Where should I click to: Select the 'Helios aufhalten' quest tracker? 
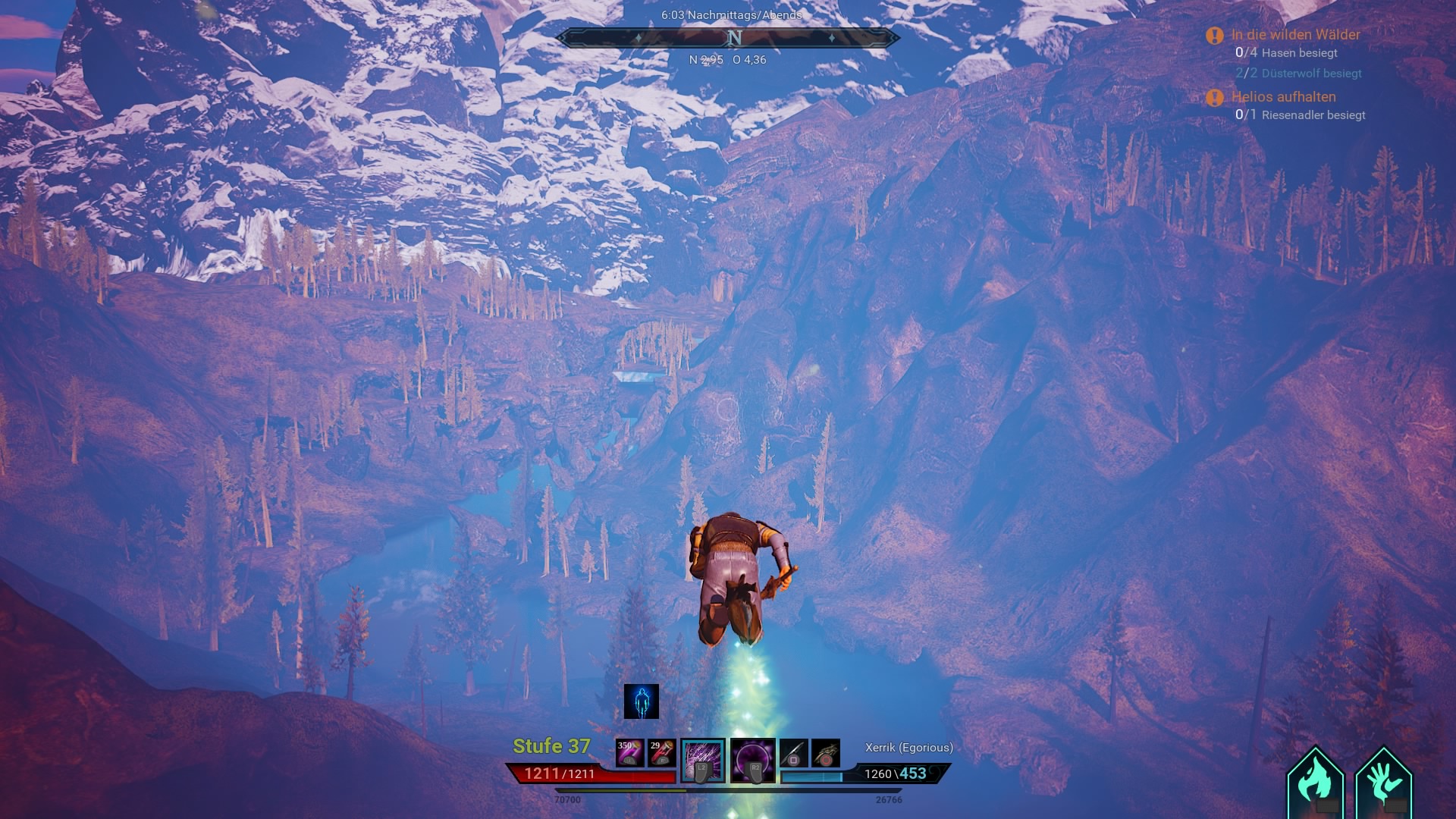(1283, 97)
